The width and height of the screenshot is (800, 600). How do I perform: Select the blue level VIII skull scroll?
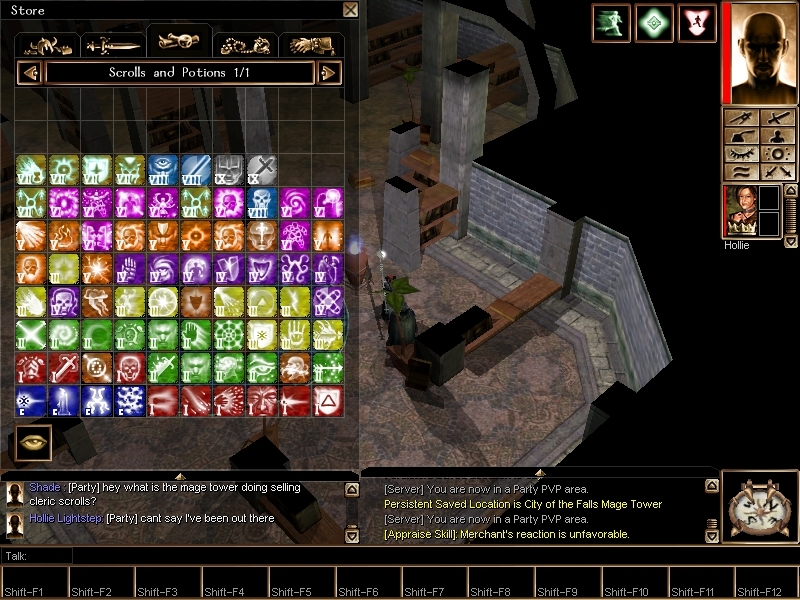click(262, 203)
